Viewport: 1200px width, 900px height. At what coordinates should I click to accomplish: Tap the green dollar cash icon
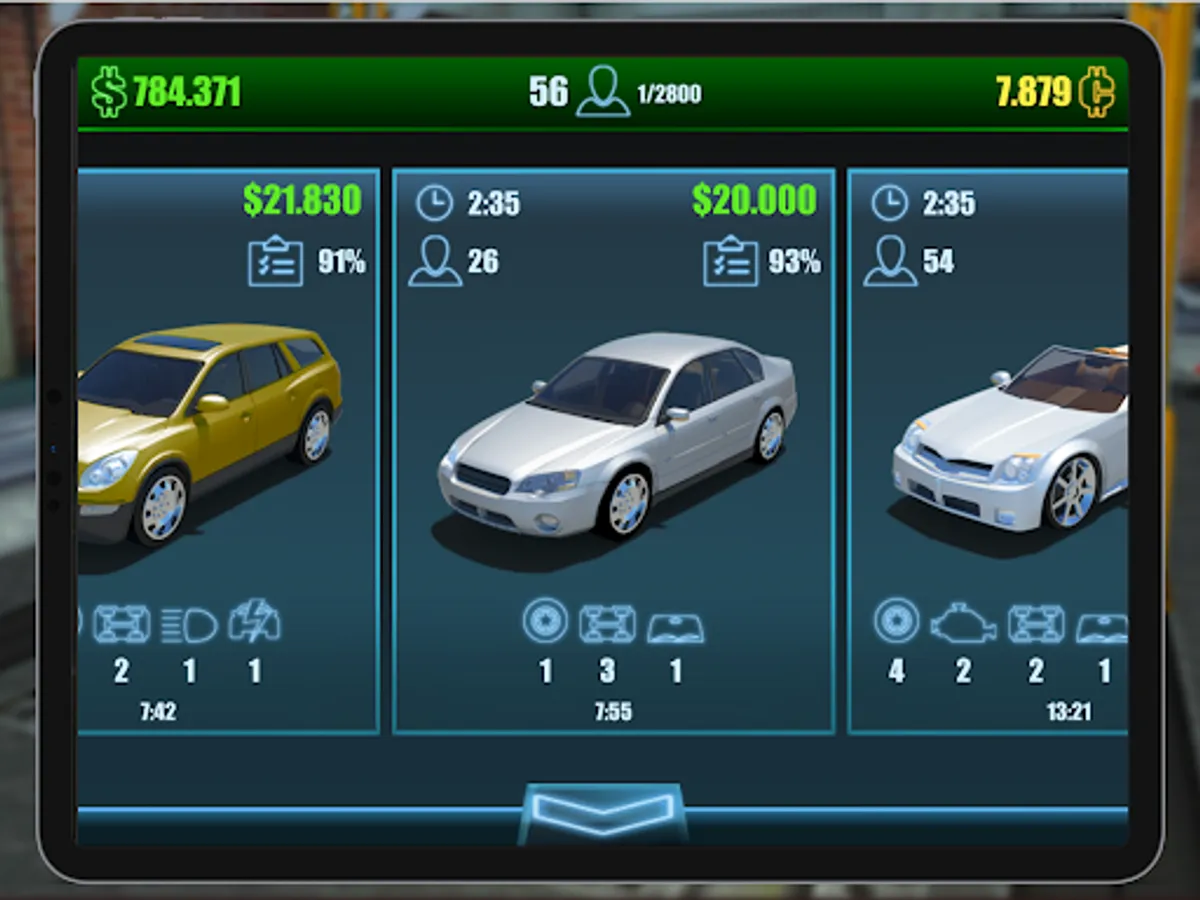click(109, 92)
